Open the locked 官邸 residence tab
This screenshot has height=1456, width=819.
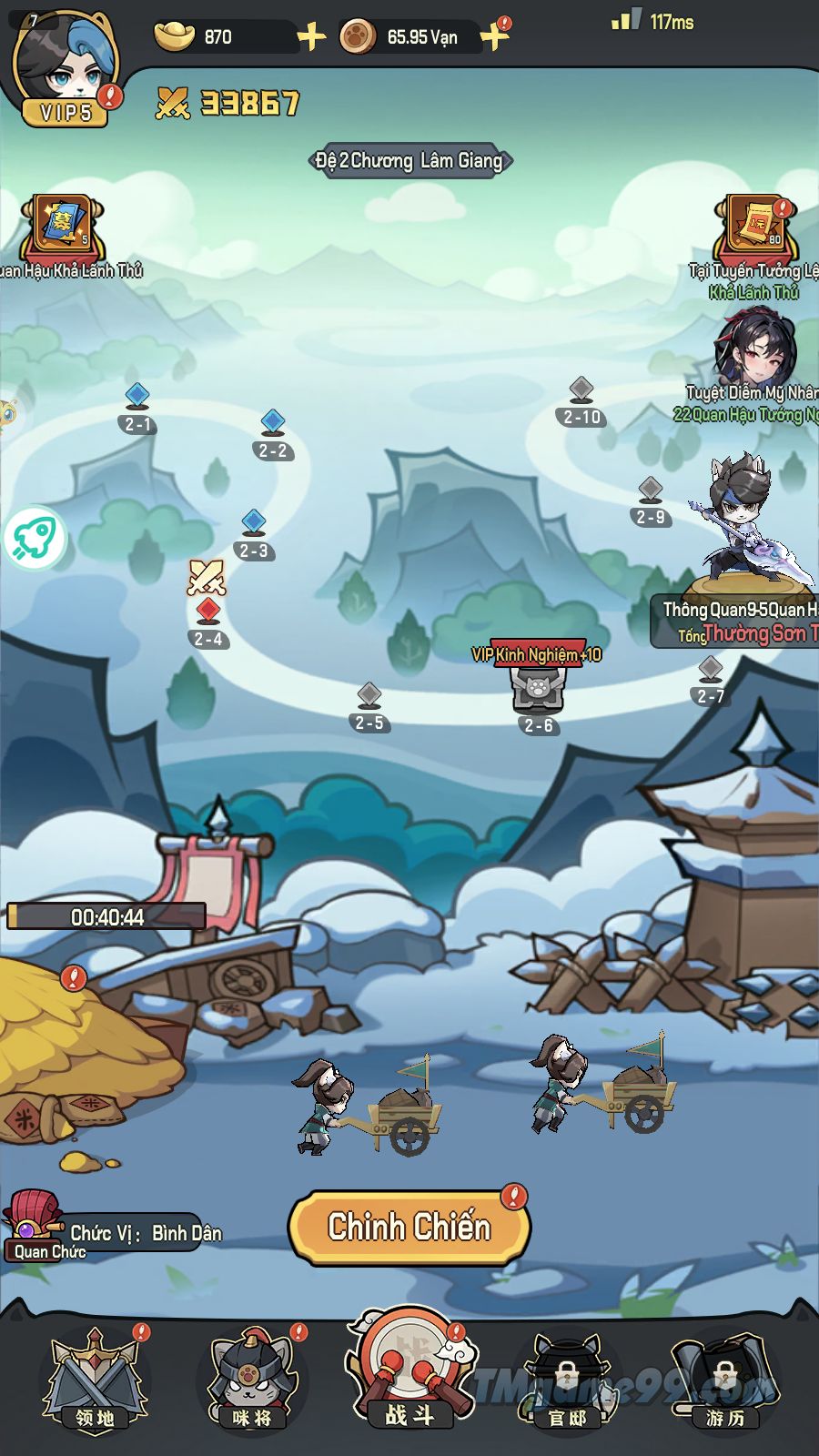coord(566,1380)
